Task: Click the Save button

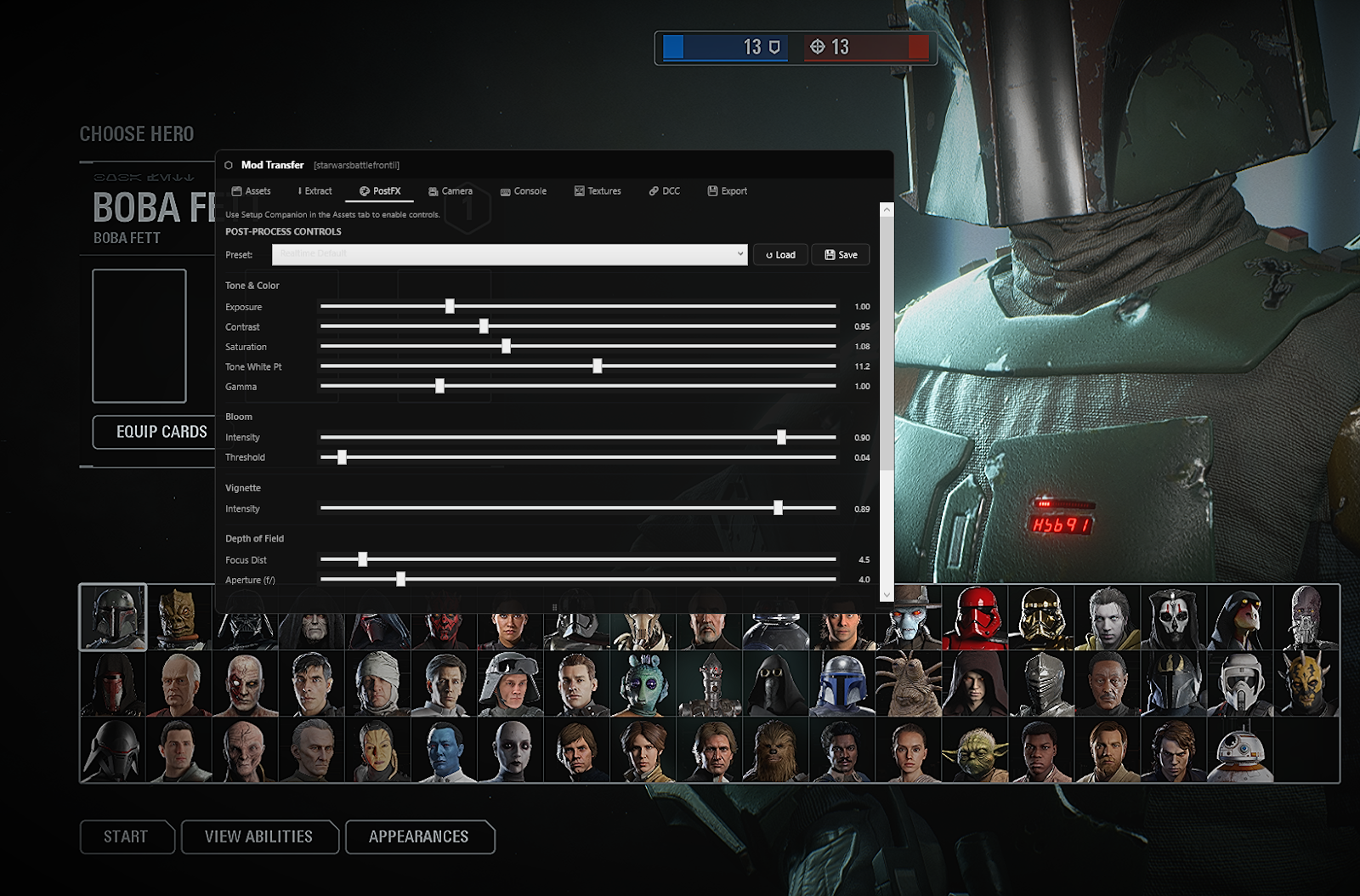Action: click(840, 254)
